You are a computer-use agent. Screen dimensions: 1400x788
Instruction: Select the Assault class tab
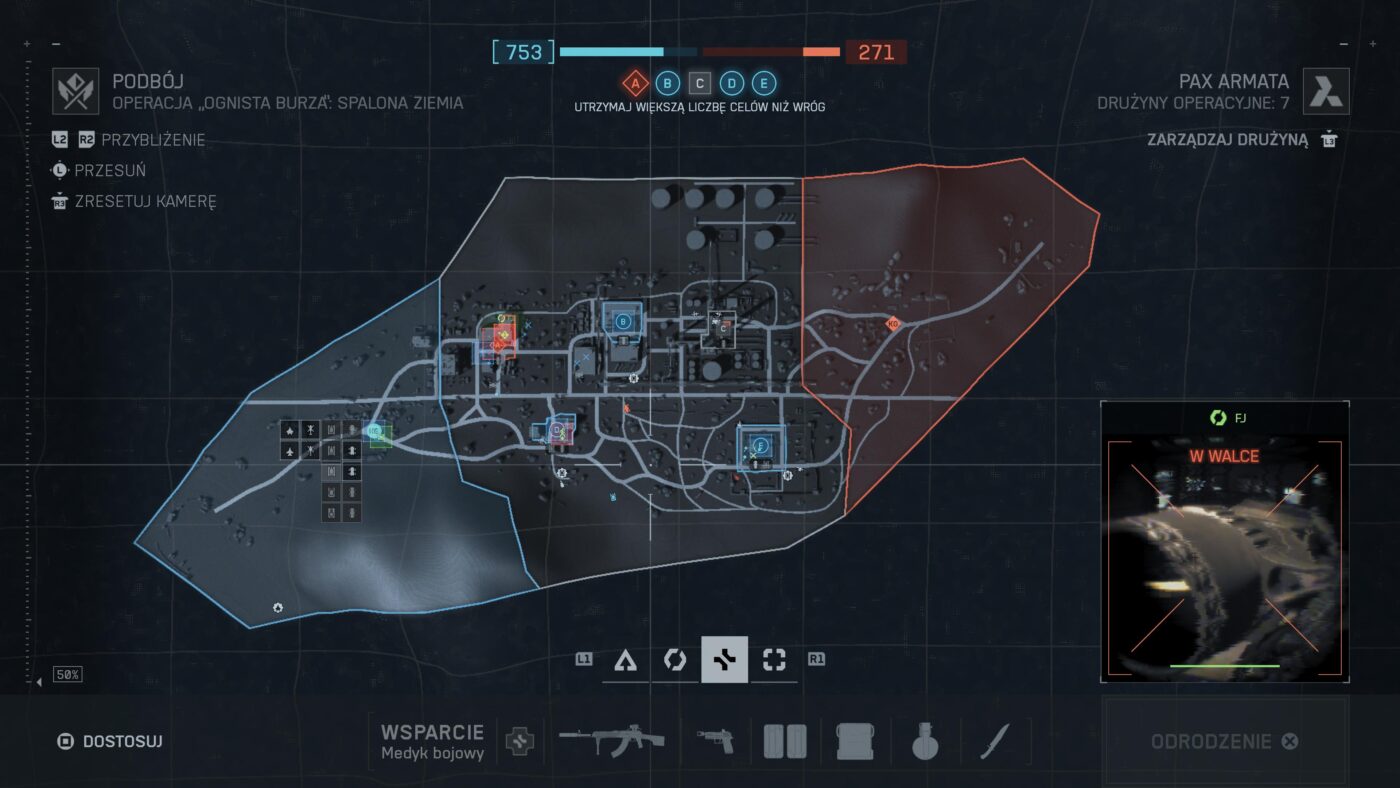(626, 660)
